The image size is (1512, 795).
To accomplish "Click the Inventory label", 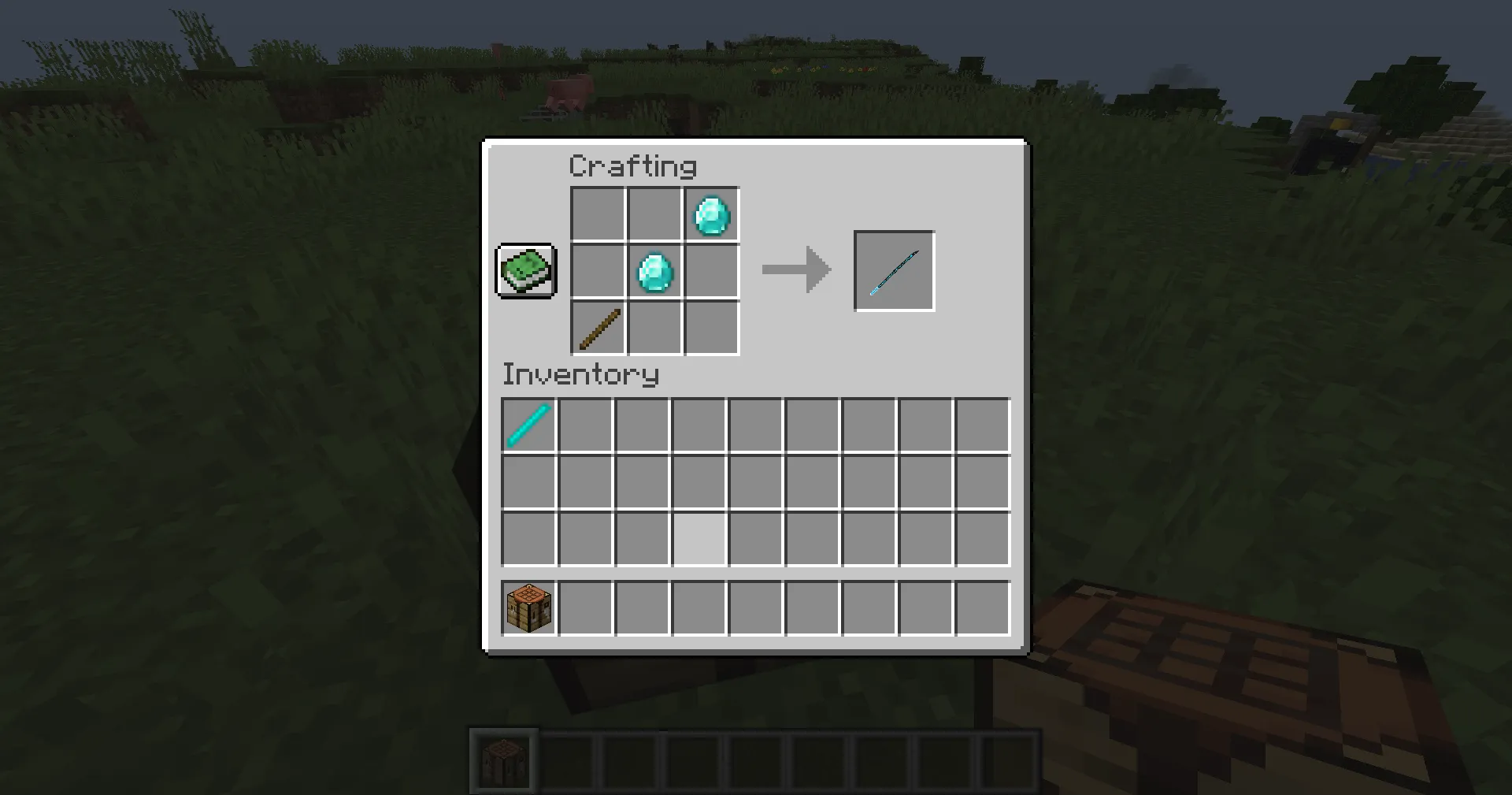I will pyautogui.click(x=580, y=374).
